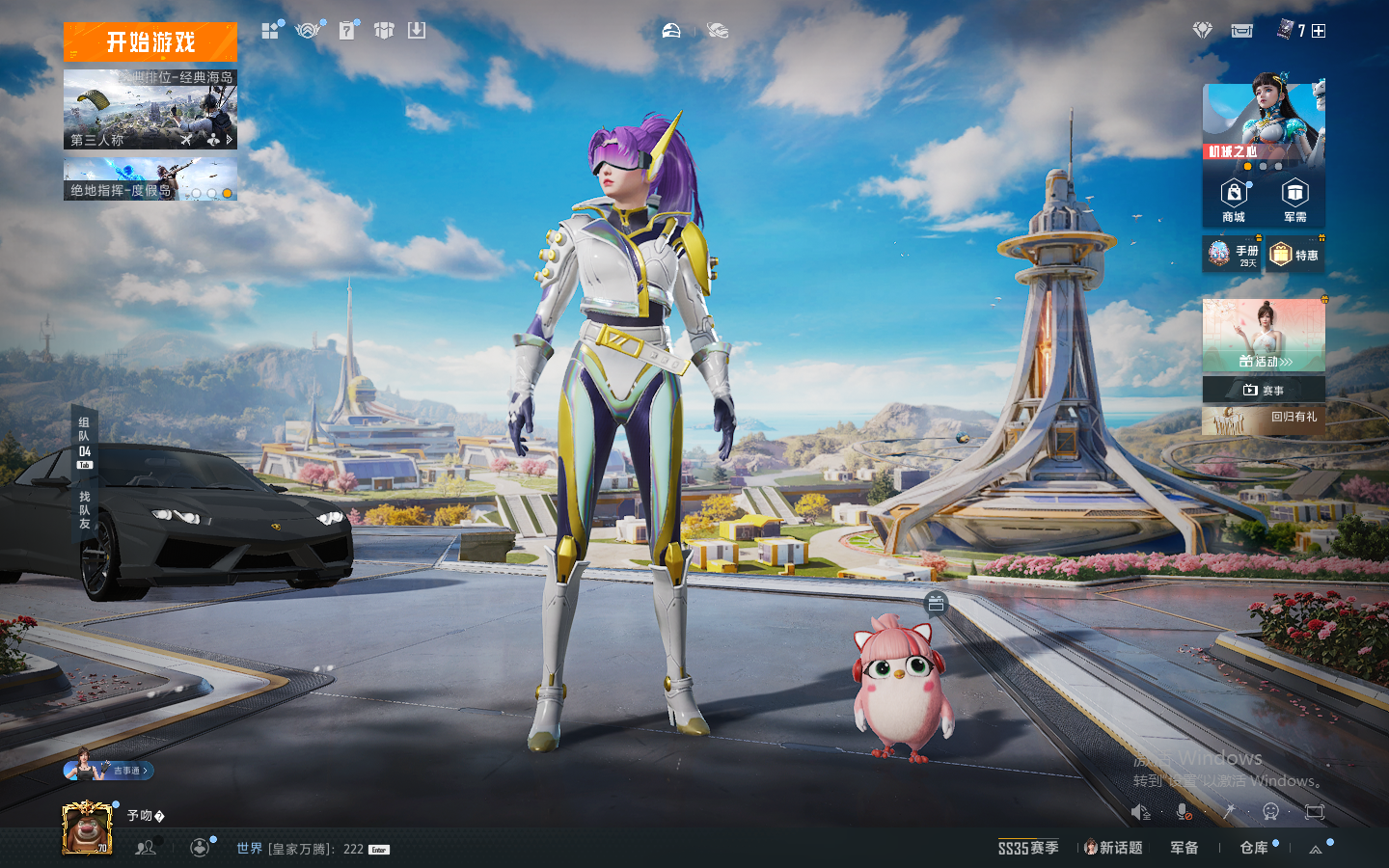This screenshot has width=1389, height=868.
Task: Open the 军需 supply crates
Action: pyautogui.click(x=1294, y=201)
